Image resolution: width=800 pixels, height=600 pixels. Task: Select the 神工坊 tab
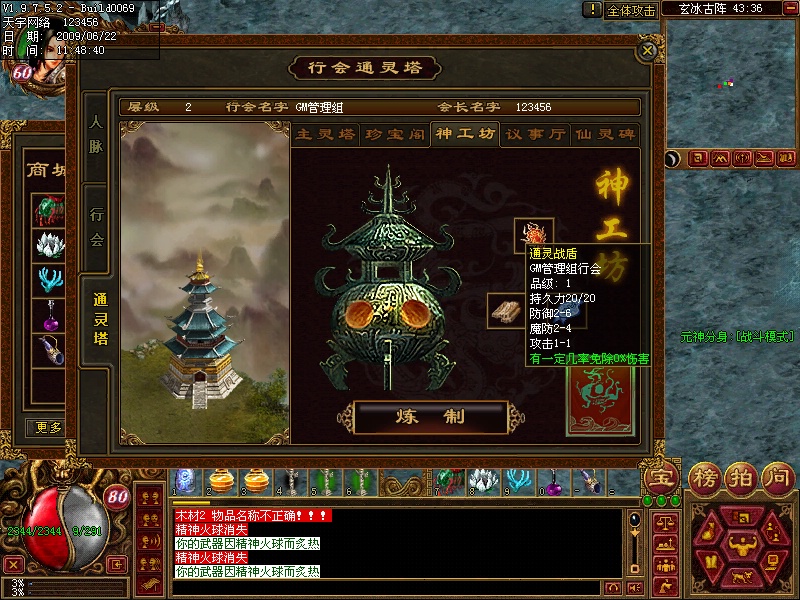coord(464,134)
